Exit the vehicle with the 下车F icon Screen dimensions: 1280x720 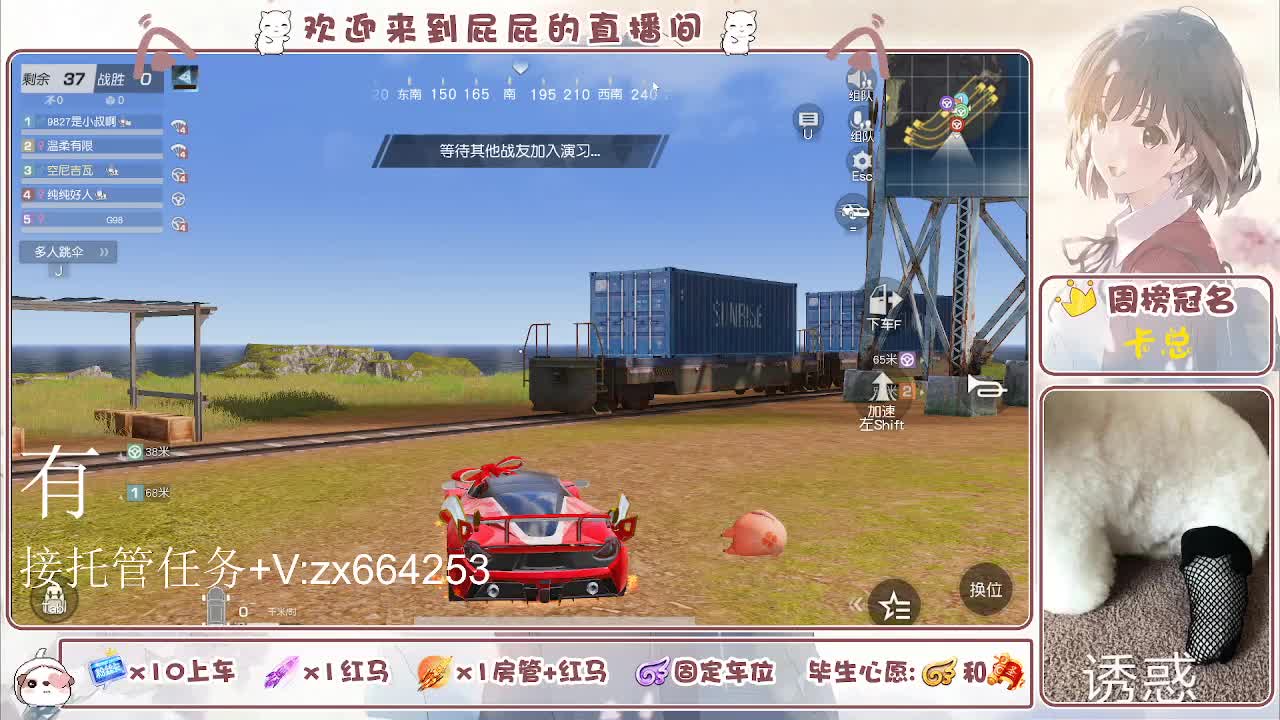[x=881, y=300]
